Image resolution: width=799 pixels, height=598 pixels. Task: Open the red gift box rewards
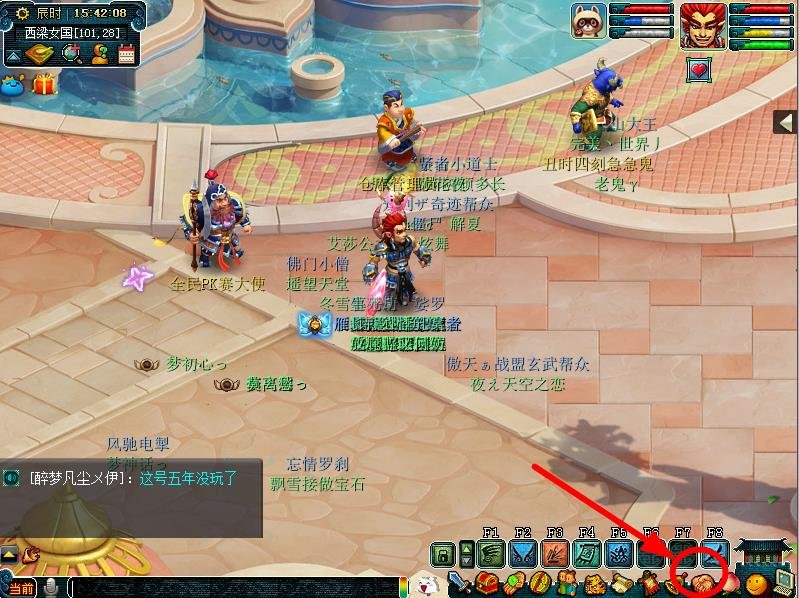44,85
